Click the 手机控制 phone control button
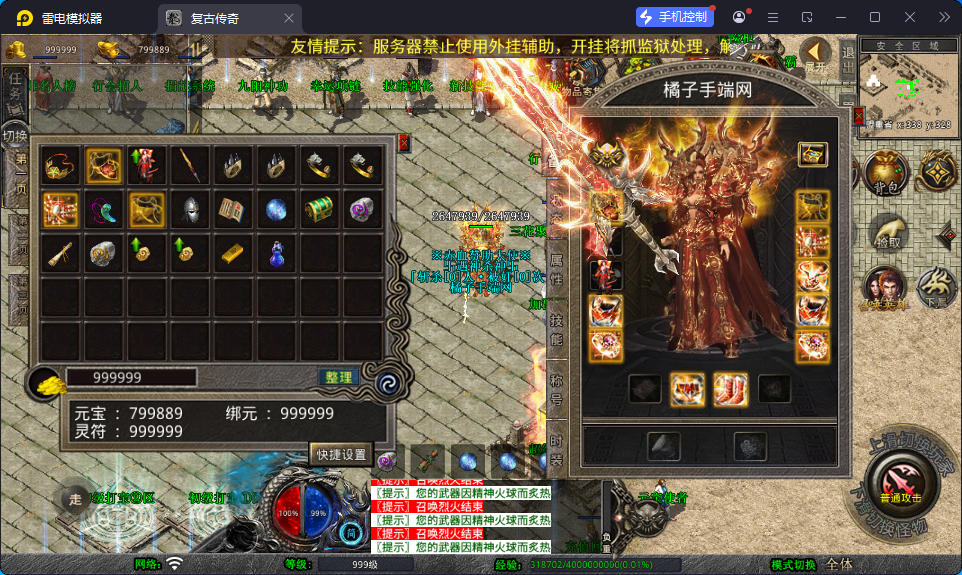 point(674,17)
